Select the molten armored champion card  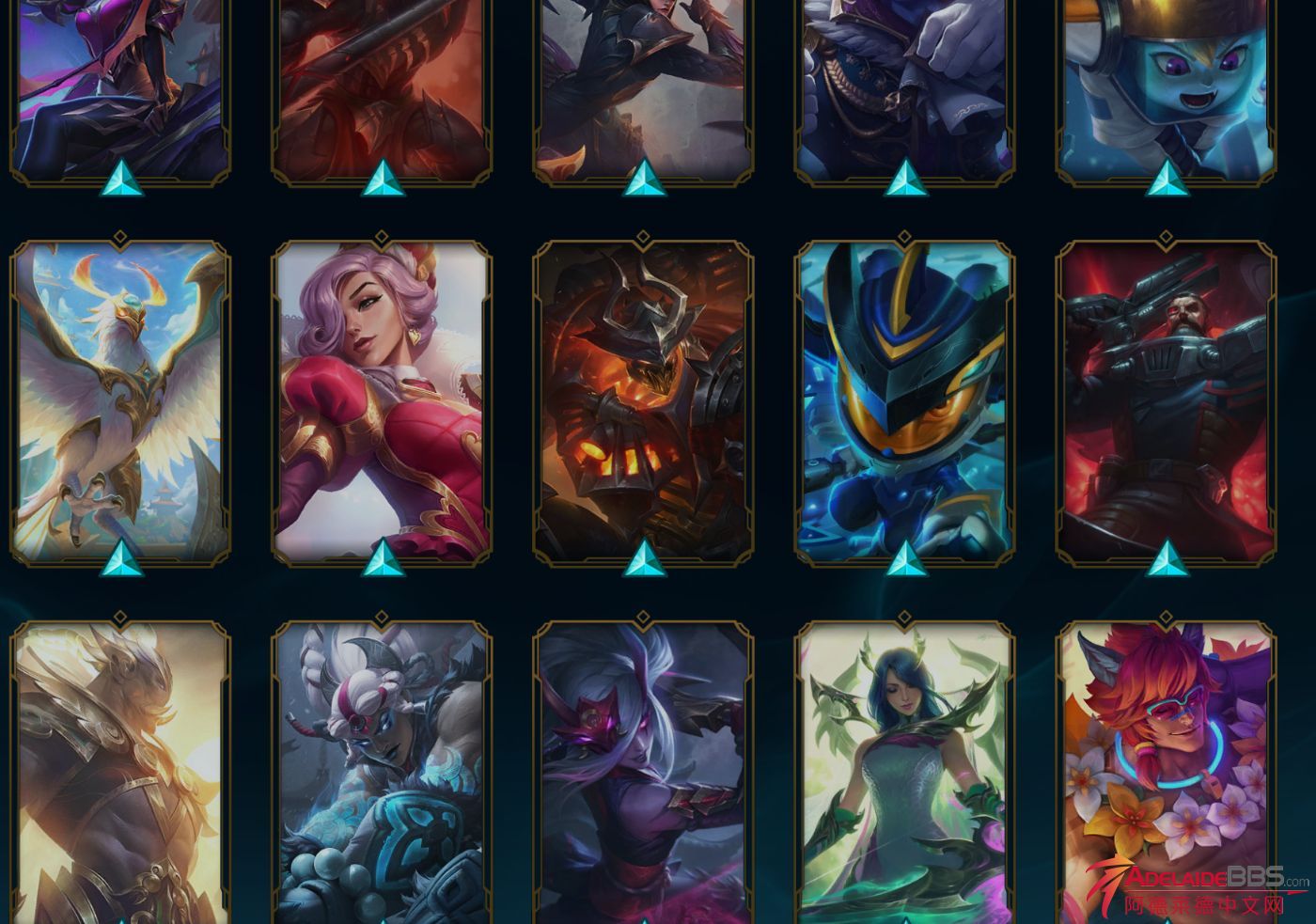coord(643,404)
